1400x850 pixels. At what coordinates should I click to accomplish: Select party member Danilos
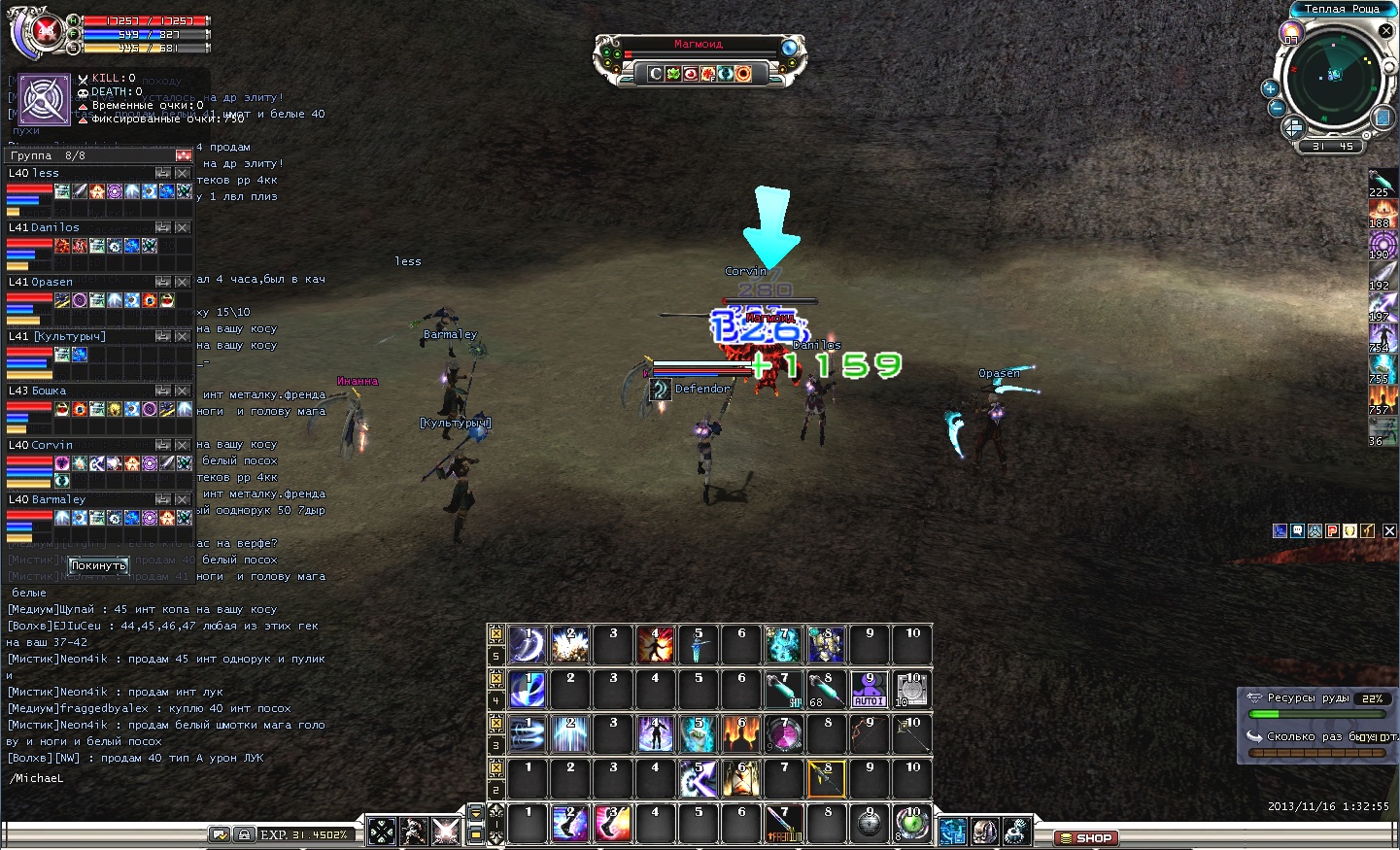pyautogui.click(x=55, y=227)
